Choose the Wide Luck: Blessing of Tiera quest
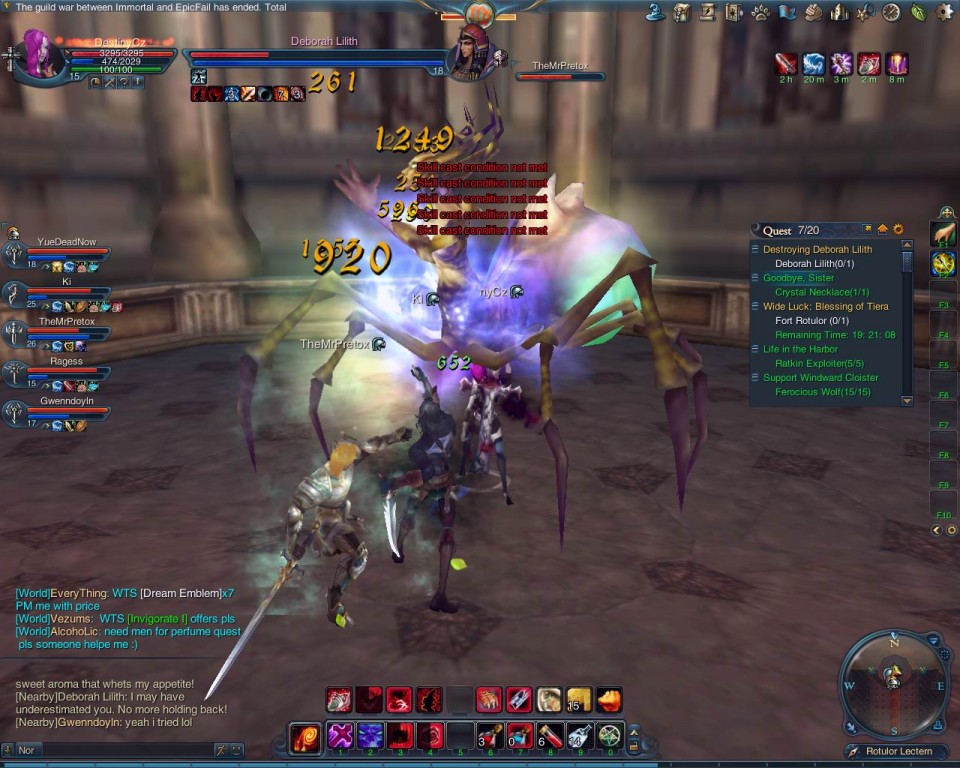Screen dimensions: 960x768 coord(826,306)
